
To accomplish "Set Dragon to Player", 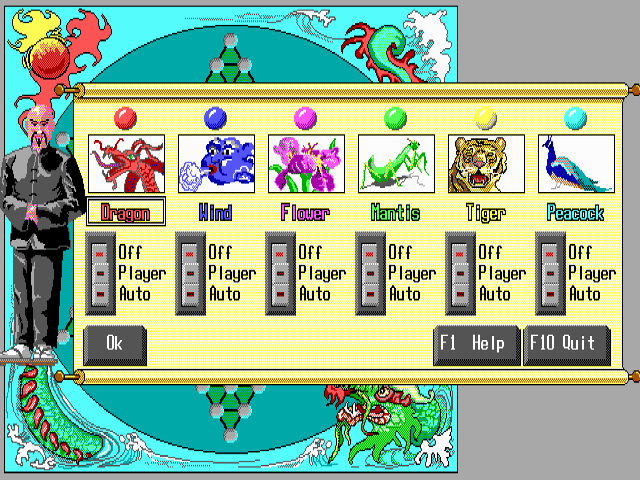I will pyautogui.click(x=100, y=273).
